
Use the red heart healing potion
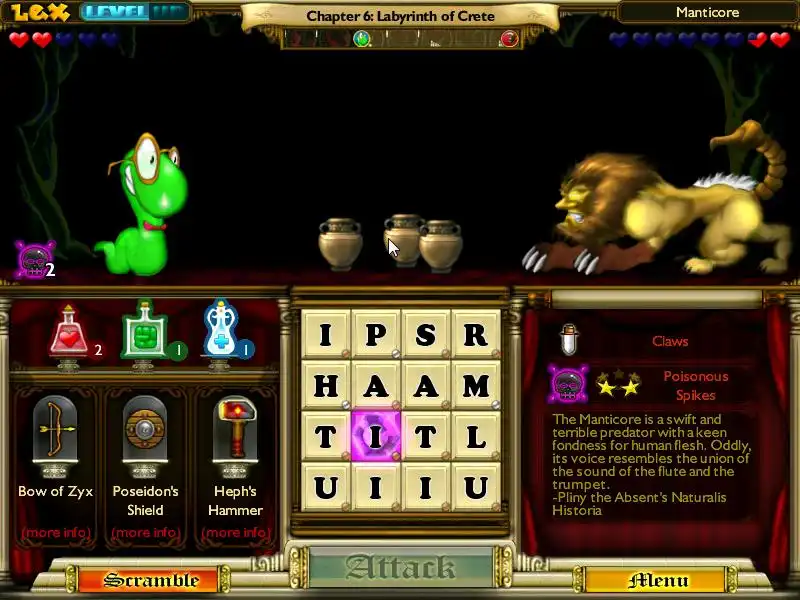(x=68, y=334)
